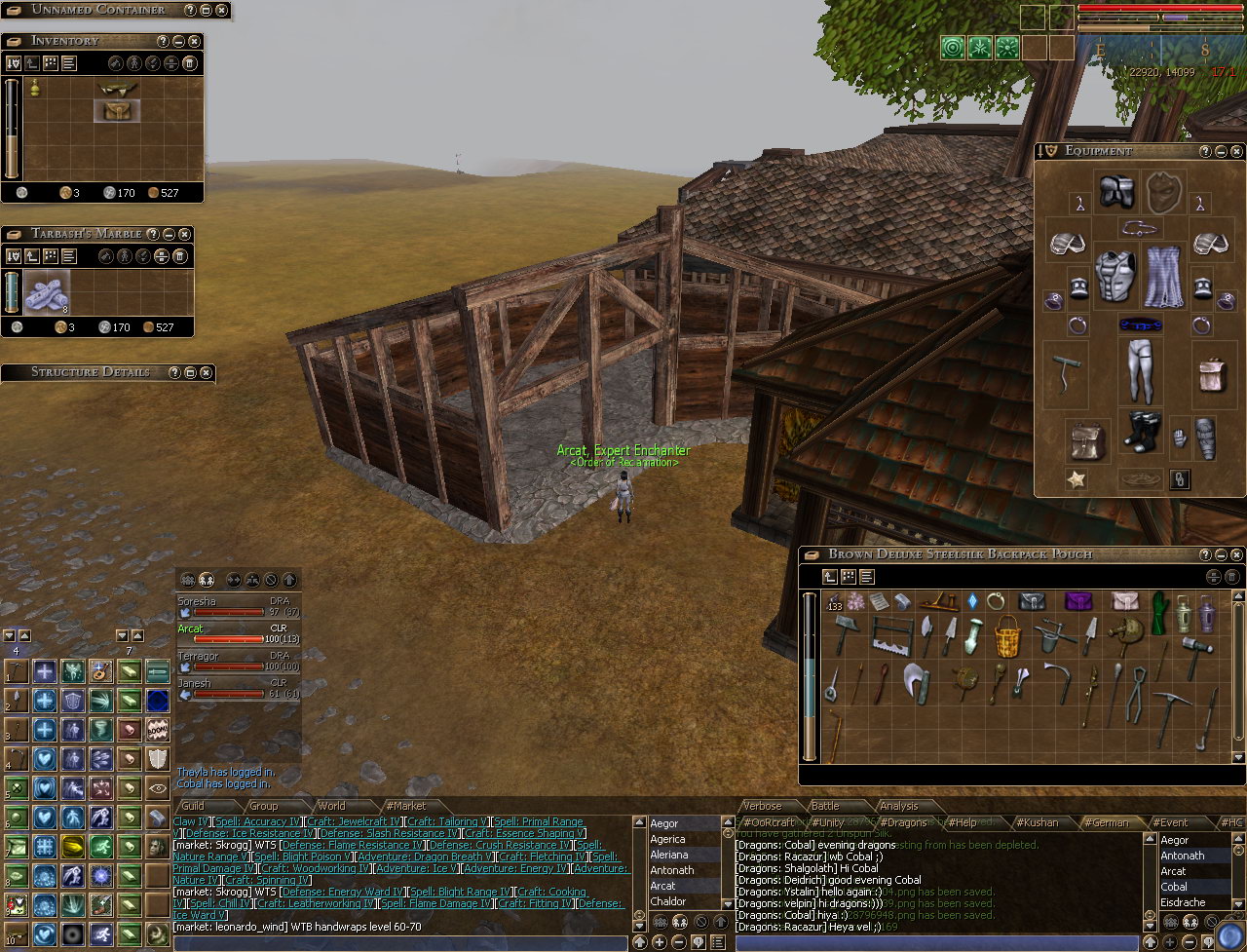This screenshot has width=1247, height=952.
Task: Select the brown backpack in Inventory
Action: click(x=117, y=110)
